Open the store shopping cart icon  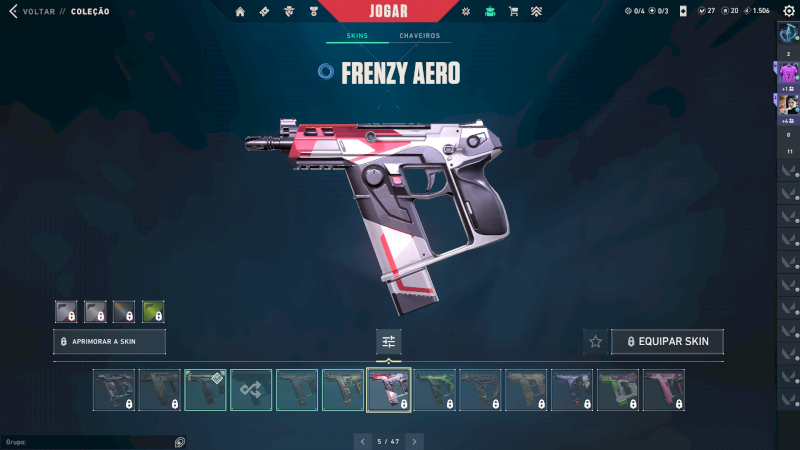[514, 11]
